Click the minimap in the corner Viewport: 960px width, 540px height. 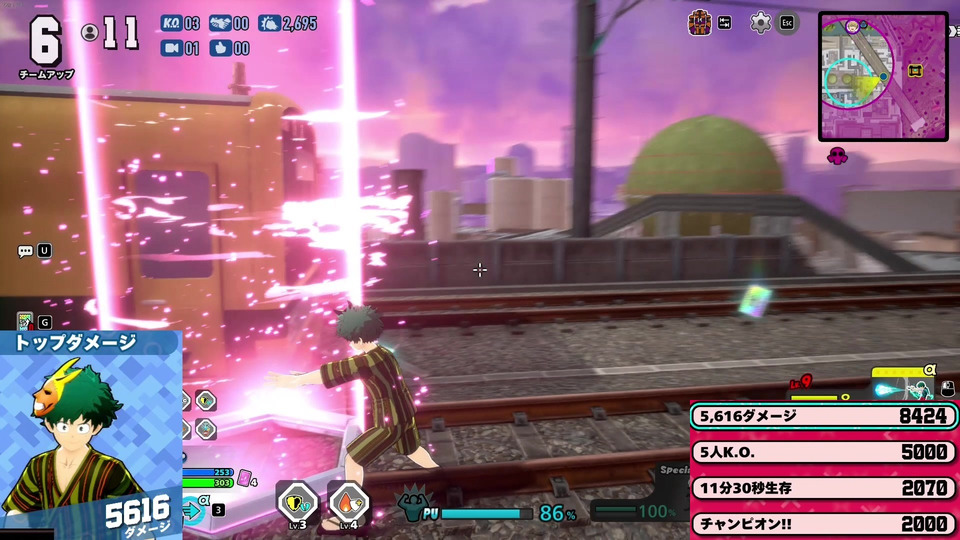click(882, 76)
